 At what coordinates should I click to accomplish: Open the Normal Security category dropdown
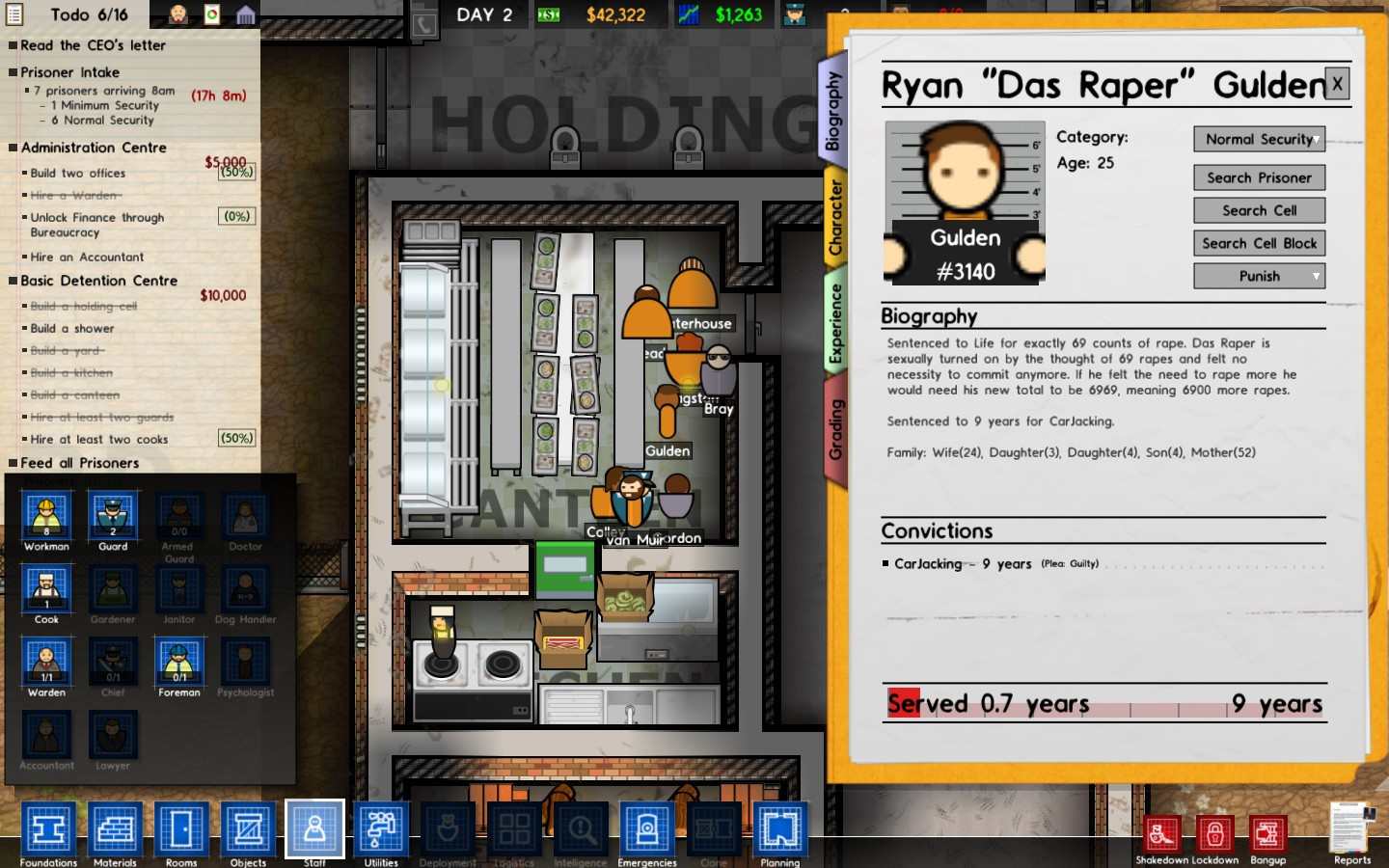coord(1259,139)
